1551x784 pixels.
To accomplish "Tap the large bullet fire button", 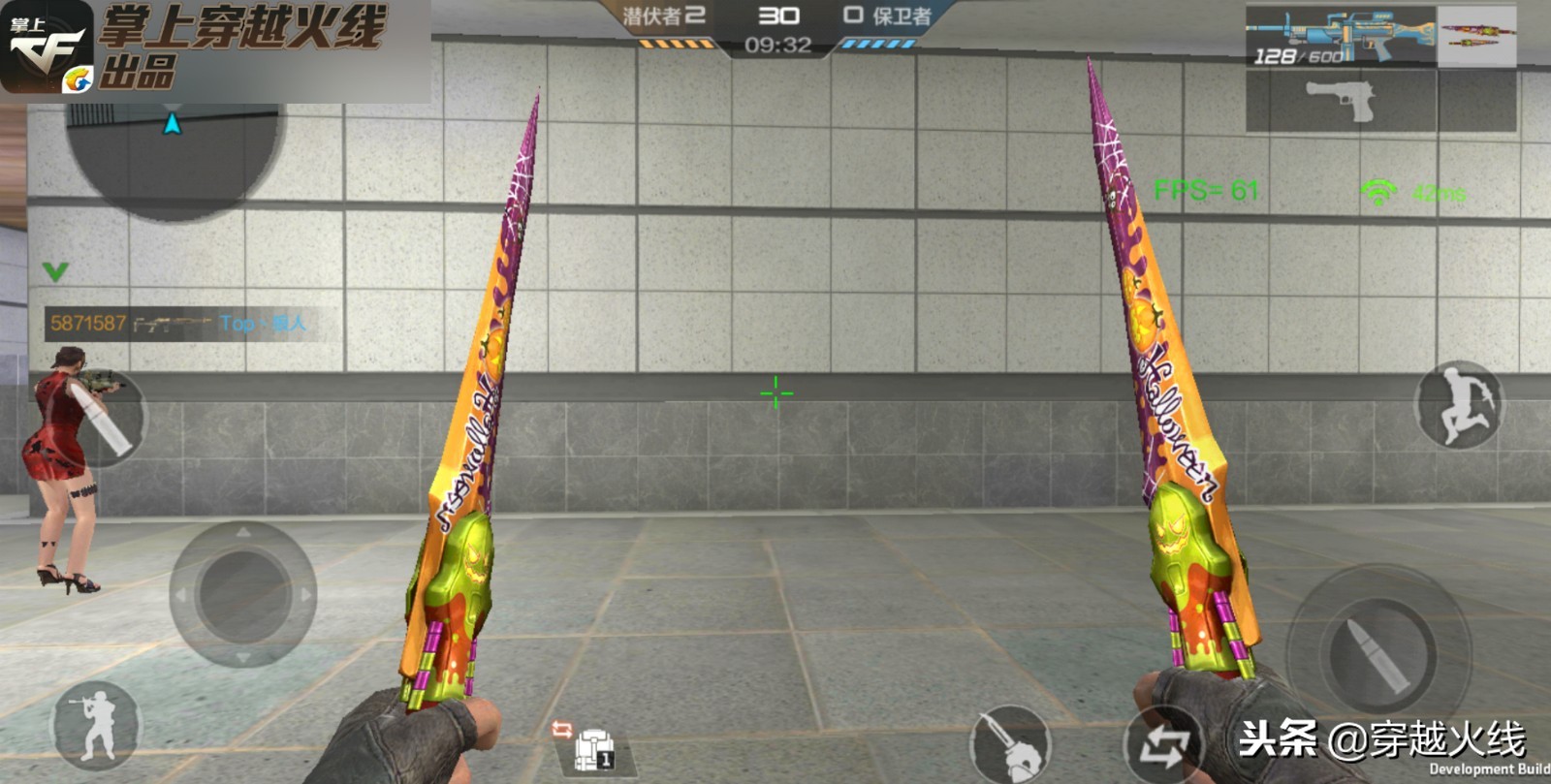I will click(x=1378, y=652).
